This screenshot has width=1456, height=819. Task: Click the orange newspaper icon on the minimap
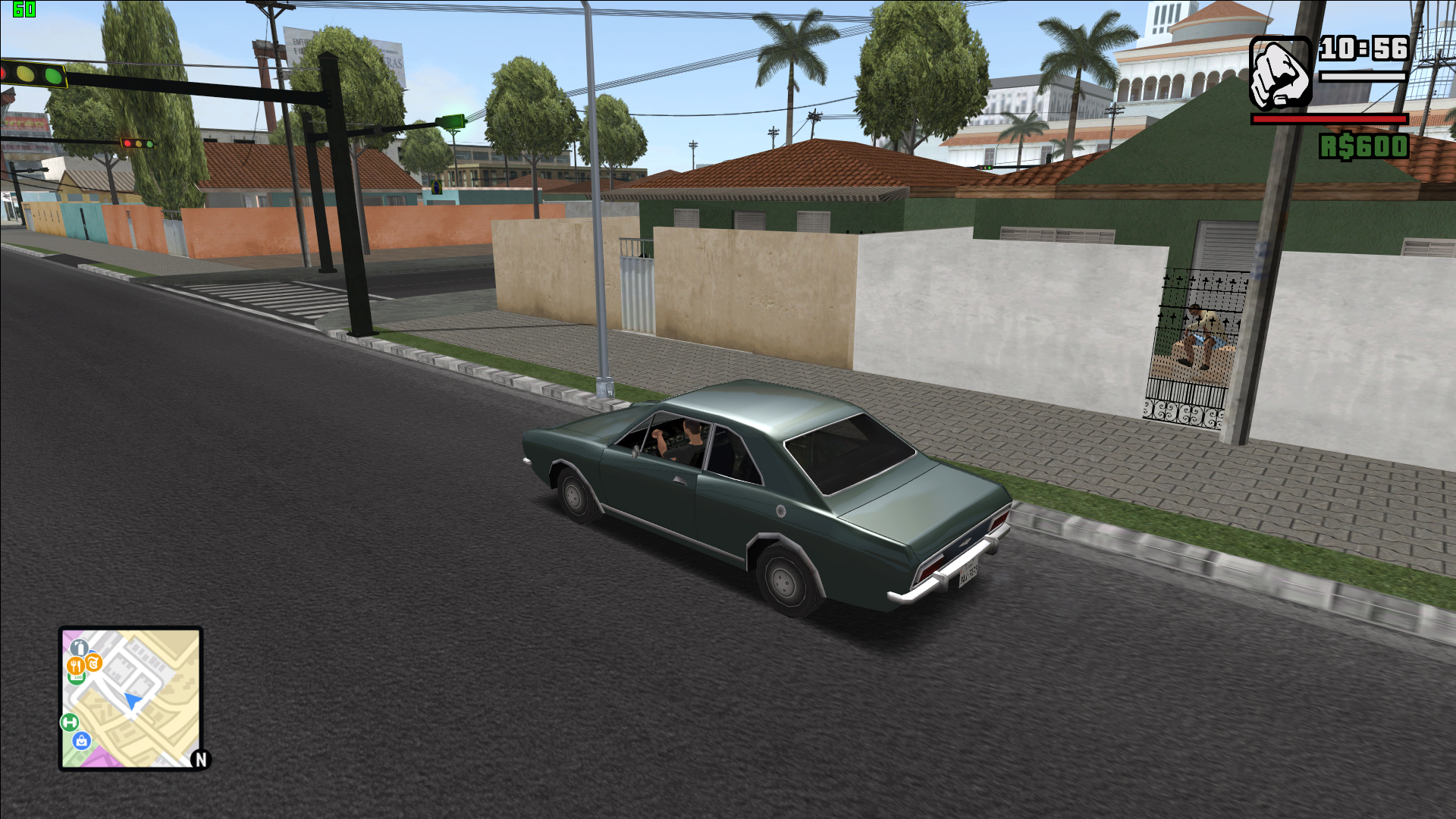(93, 662)
